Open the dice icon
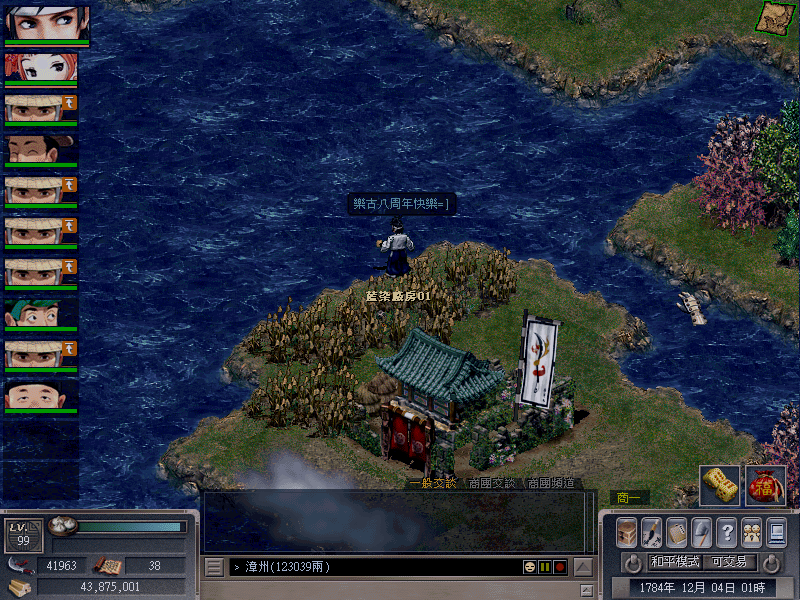Viewport: 800px width, 600px height. pyautogui.click(x=720, y=486)
